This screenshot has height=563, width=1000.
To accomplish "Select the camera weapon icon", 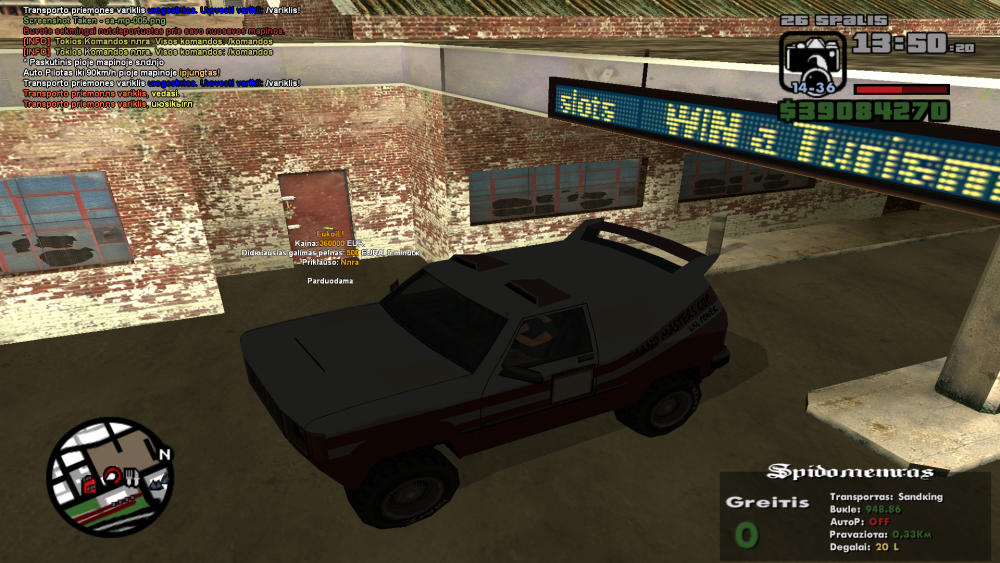I will click(x=812, y=64).
